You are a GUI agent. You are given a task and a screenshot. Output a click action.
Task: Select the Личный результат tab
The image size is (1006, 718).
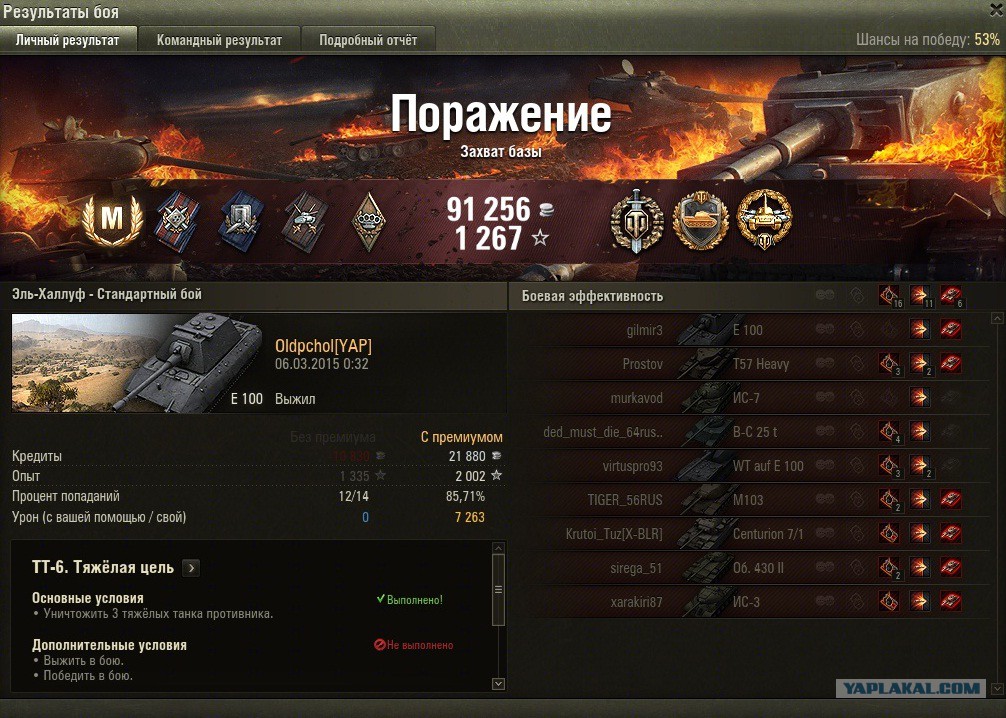(68, 40)
